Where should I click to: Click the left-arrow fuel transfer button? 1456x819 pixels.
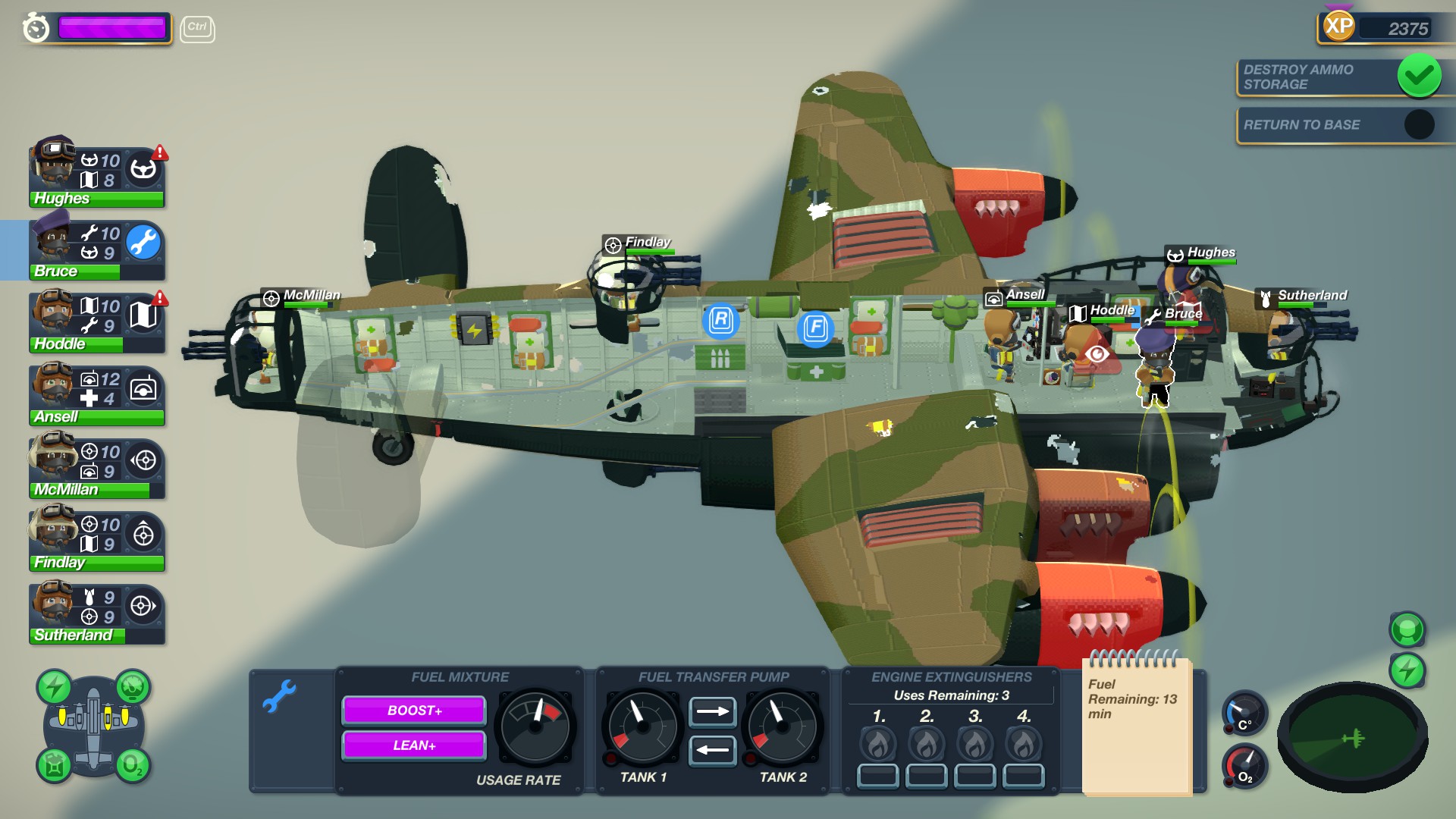coord(712,750)
